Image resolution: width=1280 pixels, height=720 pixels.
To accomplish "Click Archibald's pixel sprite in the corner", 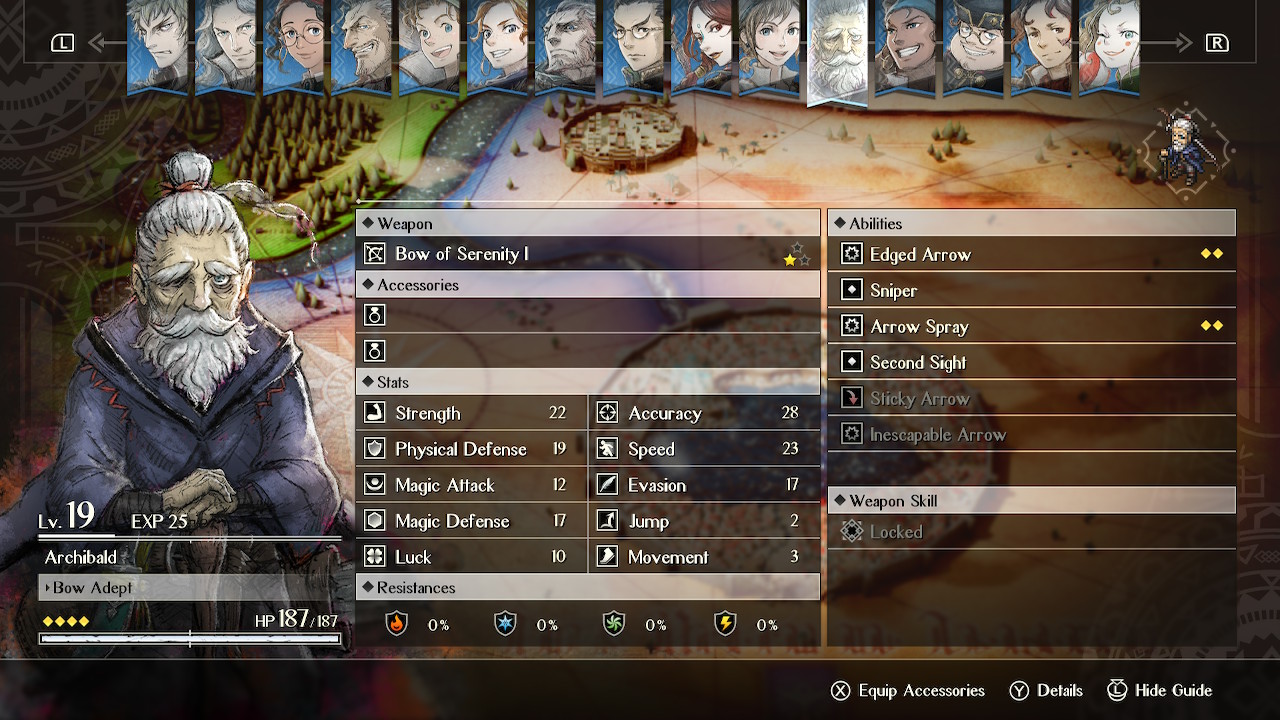I will [x=1189, y=150].
